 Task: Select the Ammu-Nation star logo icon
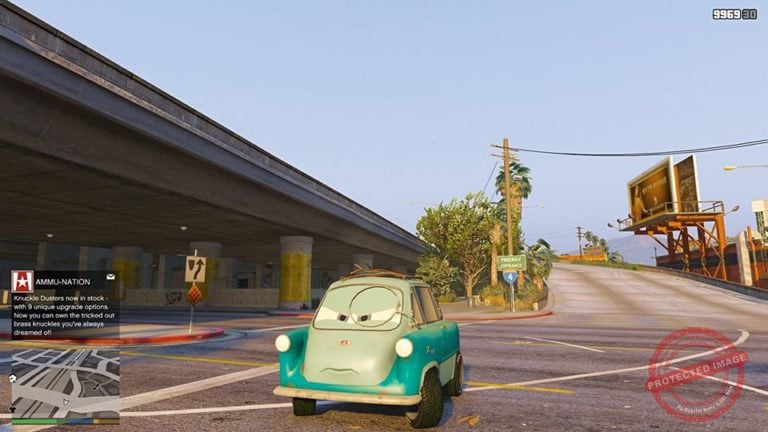click(x=22, y=282)
